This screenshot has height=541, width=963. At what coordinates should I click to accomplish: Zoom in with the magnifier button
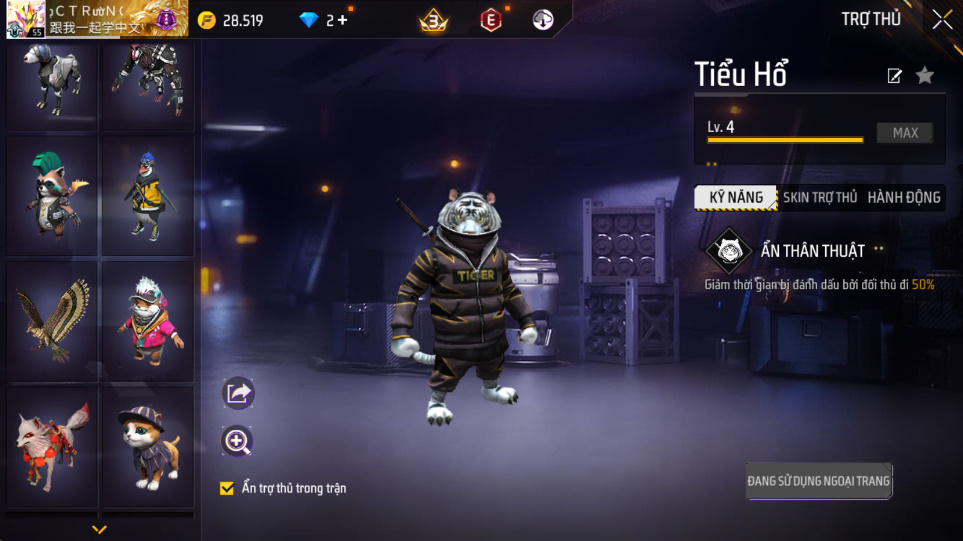click(238, 441)
